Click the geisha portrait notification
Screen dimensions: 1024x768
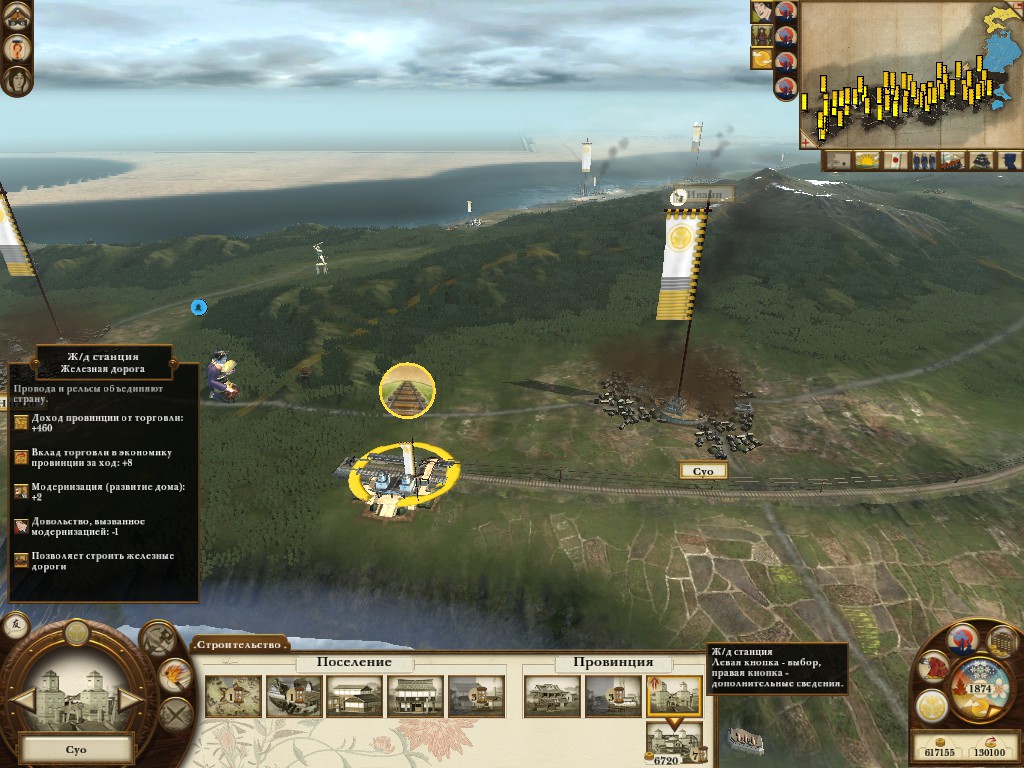point(16,80)
